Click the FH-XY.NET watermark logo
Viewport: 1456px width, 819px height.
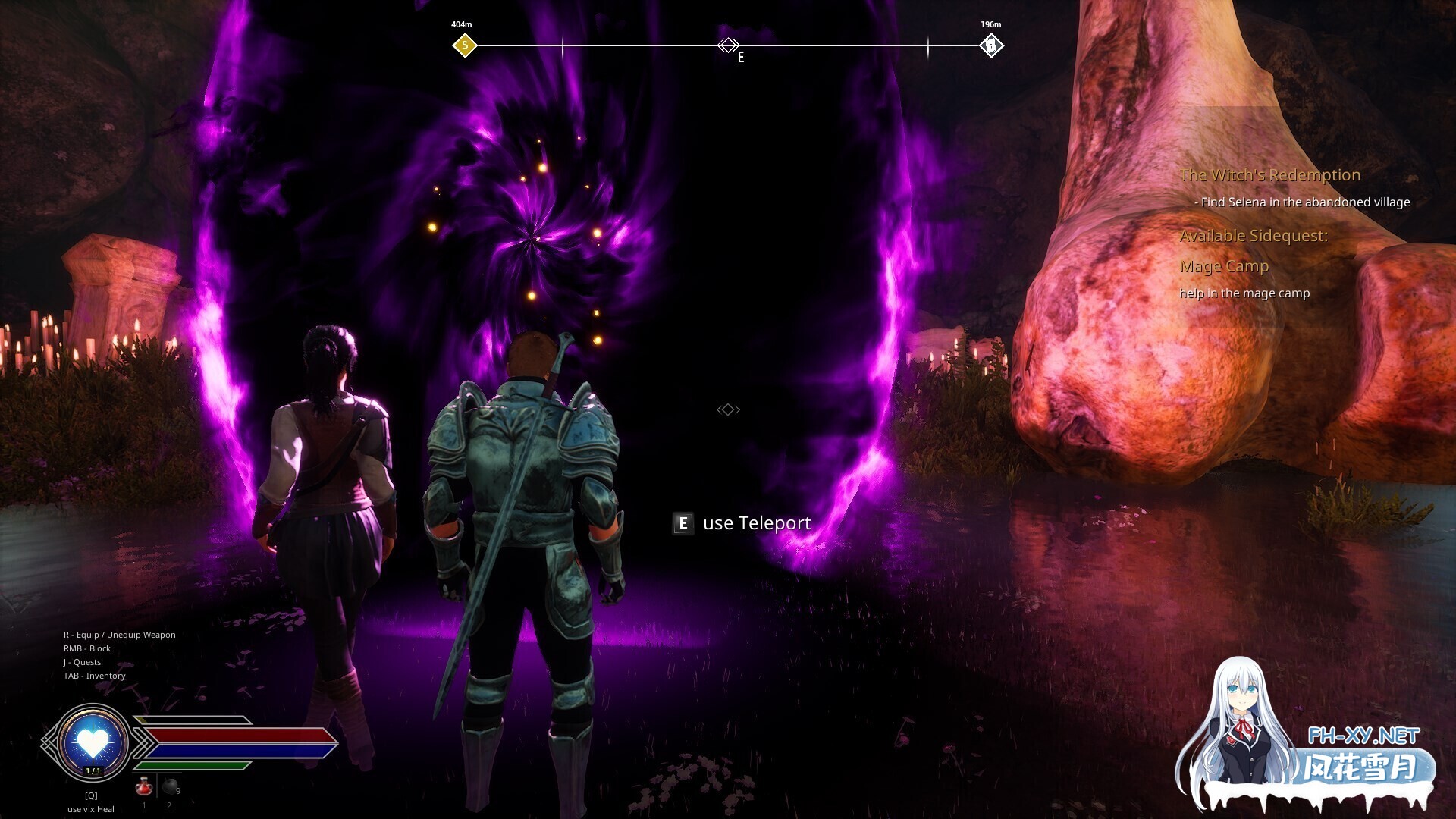point(1363,736)
